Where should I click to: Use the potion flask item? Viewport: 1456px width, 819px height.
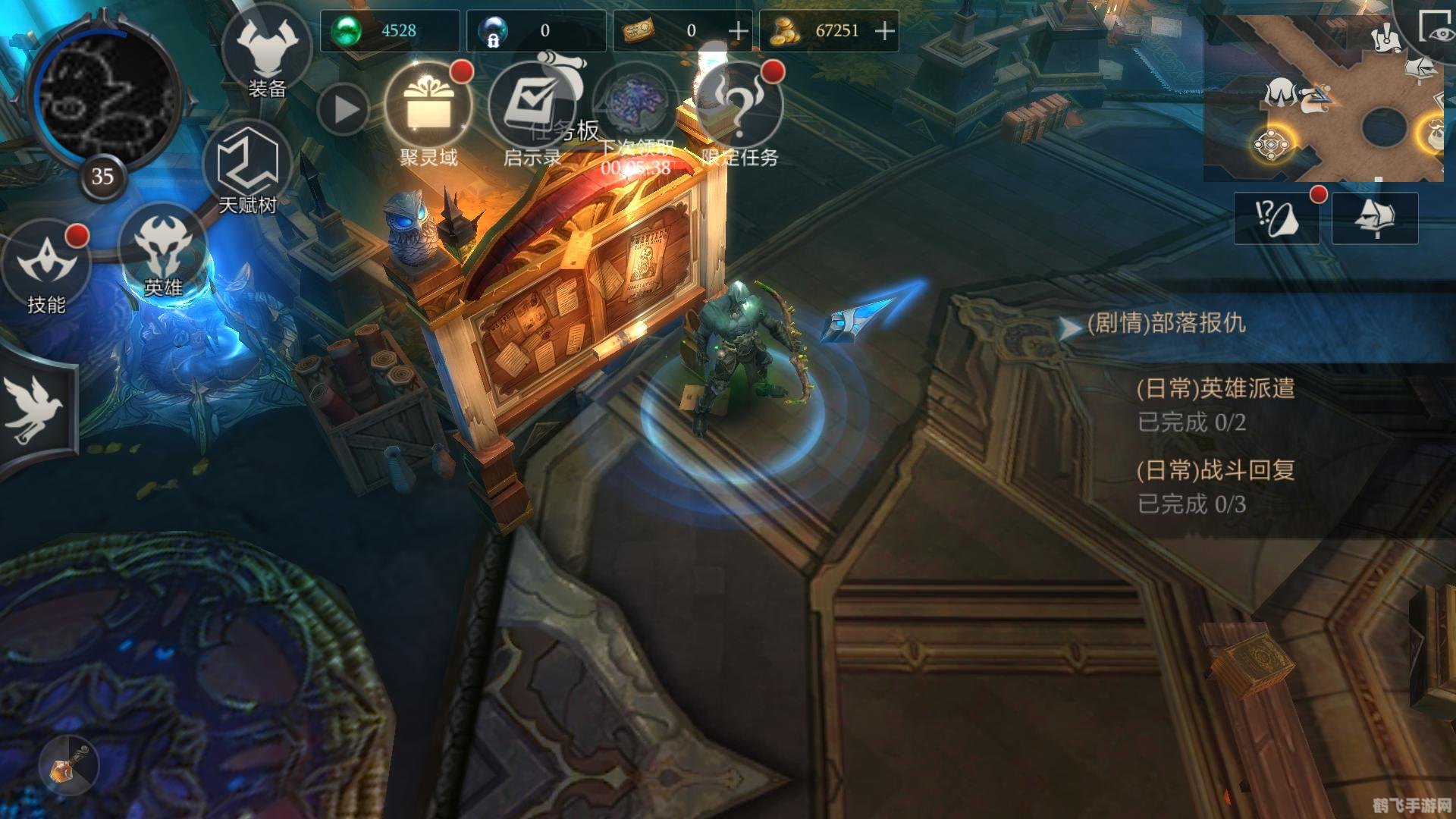point(68,764)
